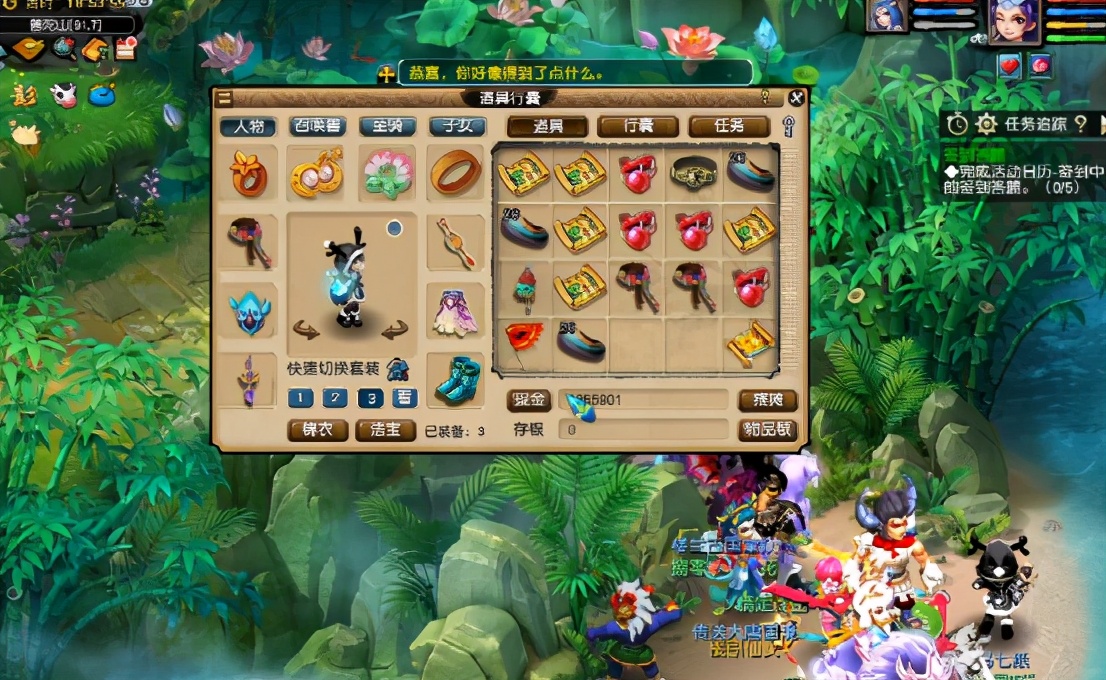The width and height of the screenshot is (1106, 680).
Task: Select quick outfit set number 3
Action: pos(370,398)
